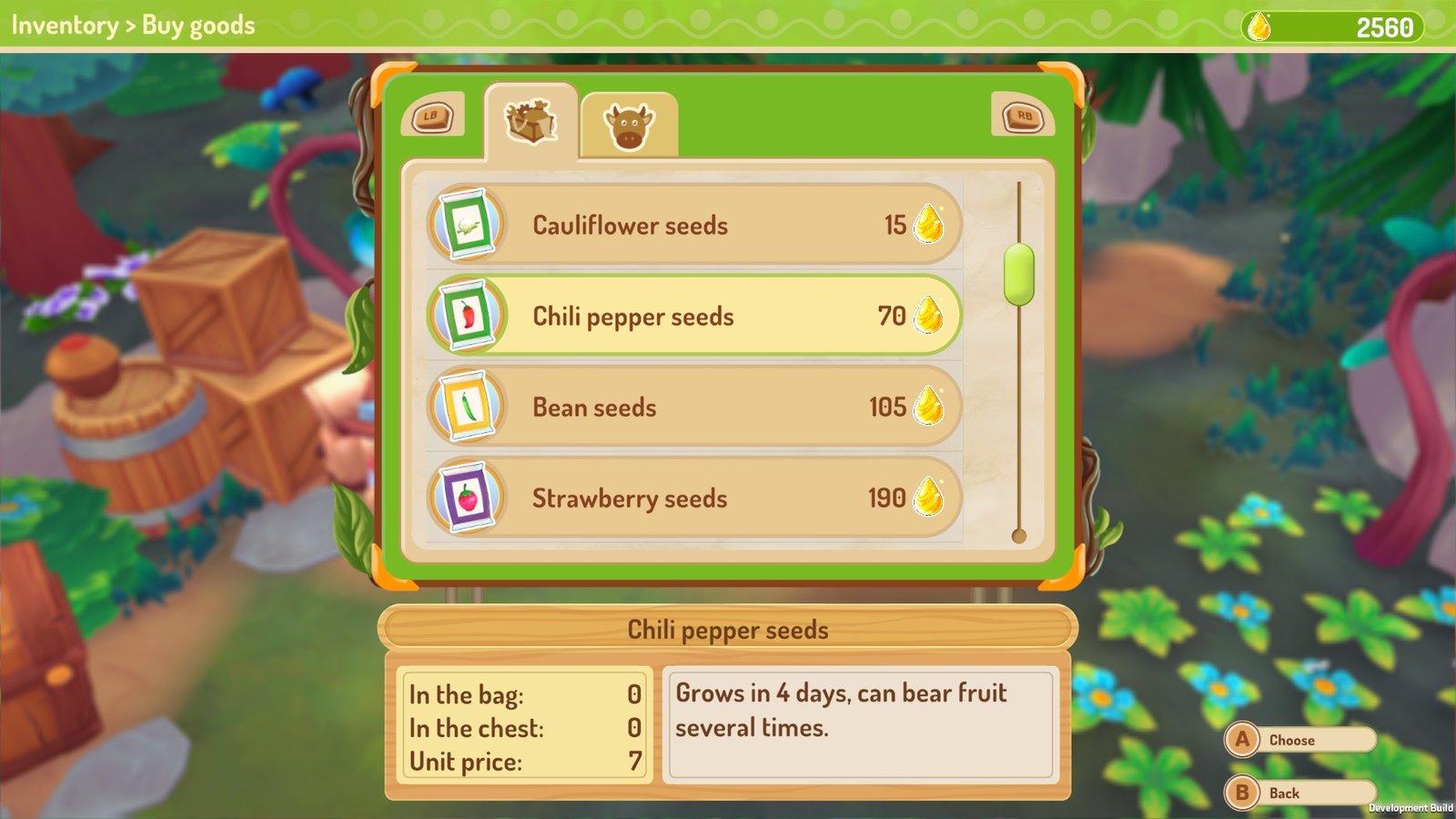Viewport: 1456px width, 819px height.
Task: Go back with the Back button
Action: coord(1299,793)
